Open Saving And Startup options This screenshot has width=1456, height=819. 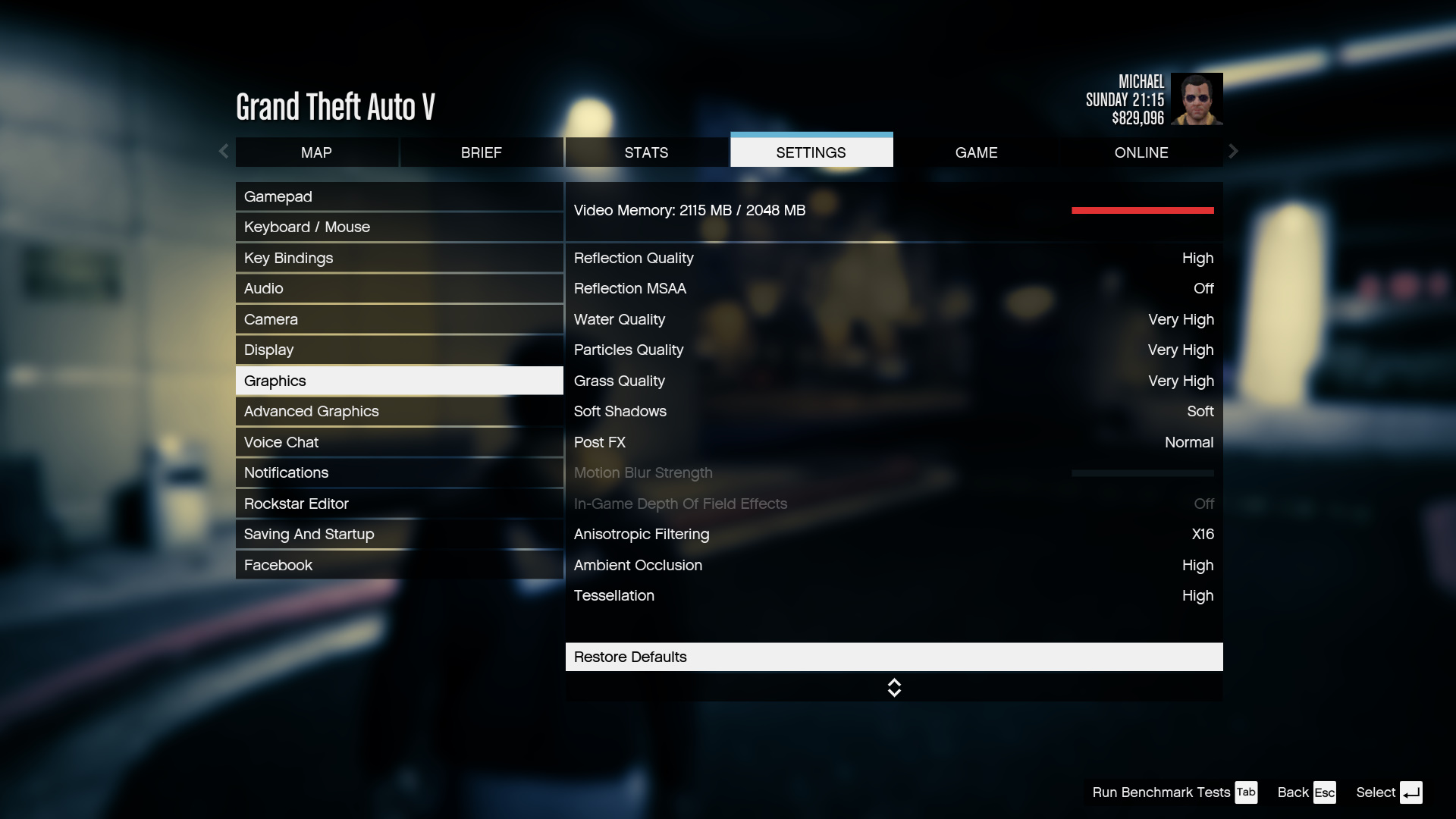pos(399,534)
